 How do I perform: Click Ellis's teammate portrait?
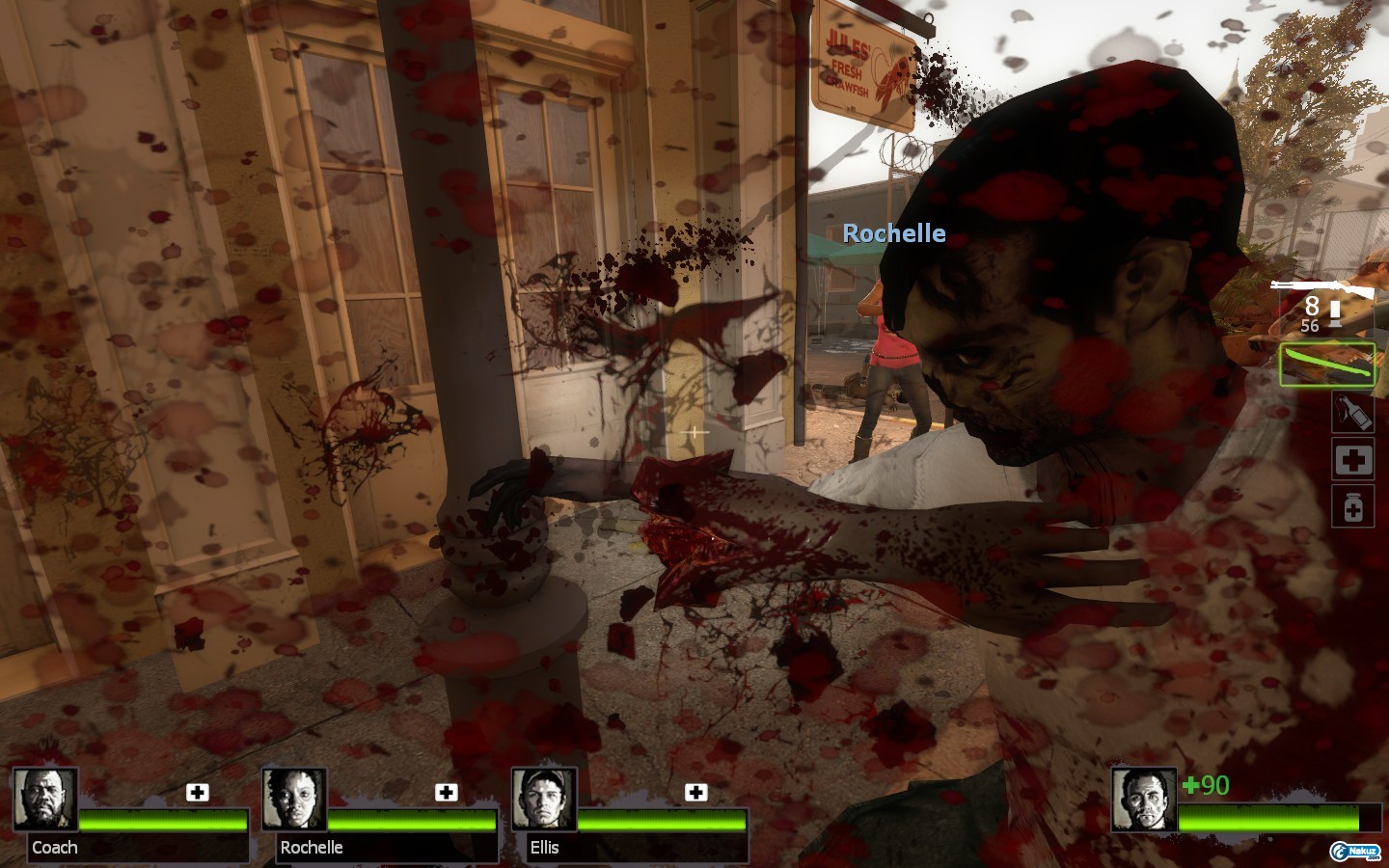544,800
